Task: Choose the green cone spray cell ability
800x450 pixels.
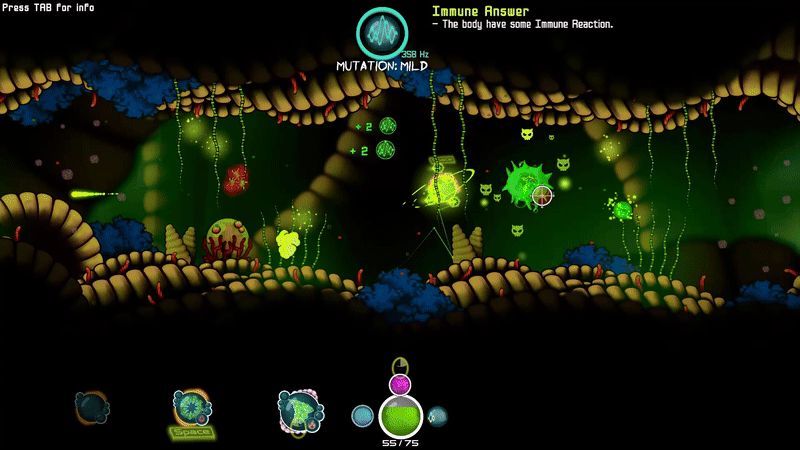Action: 300,410
